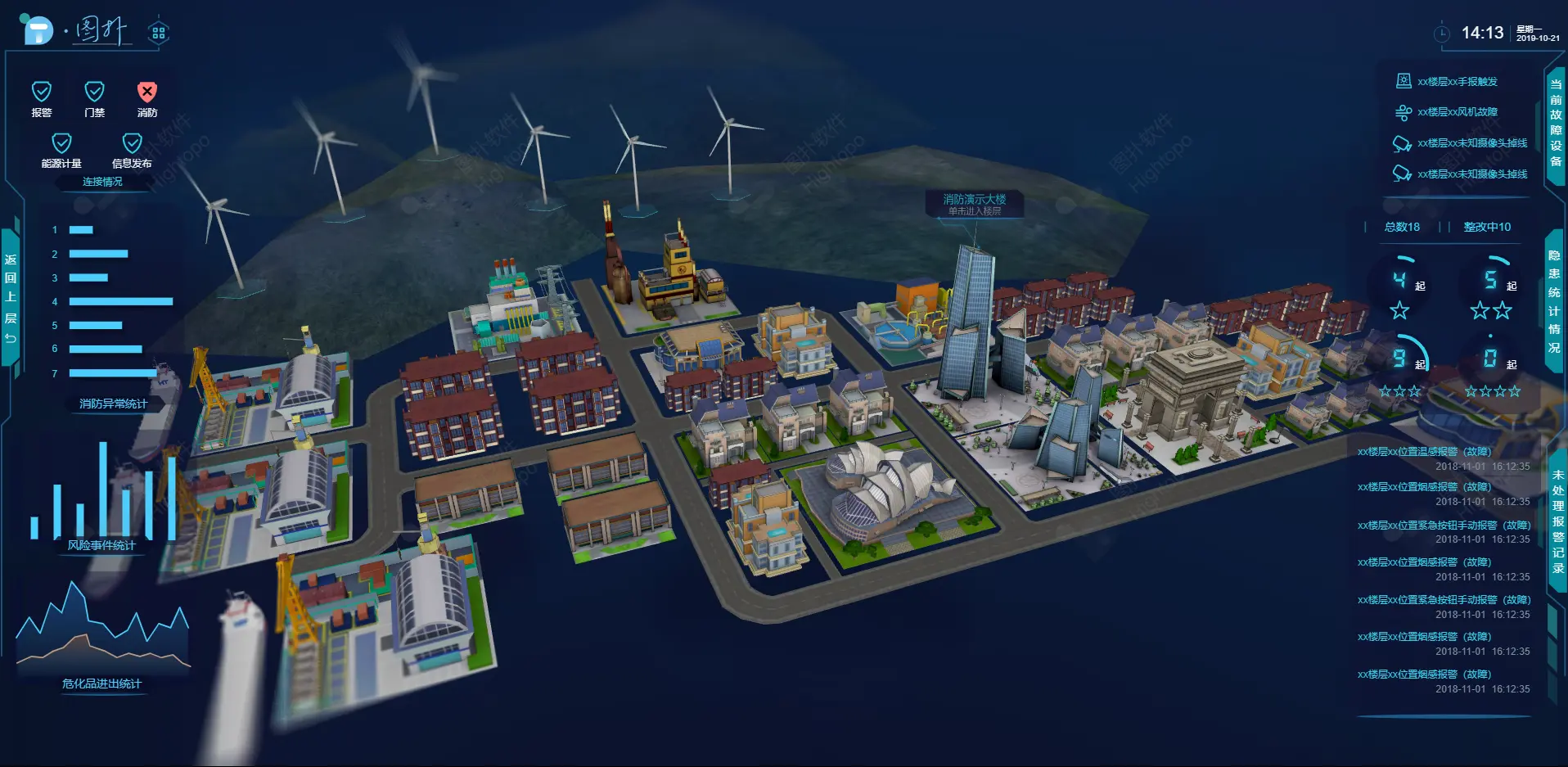
Task: Toggle the 当前故障设备 side tab
Action: pyautogui.click(x=1555, y=123)
